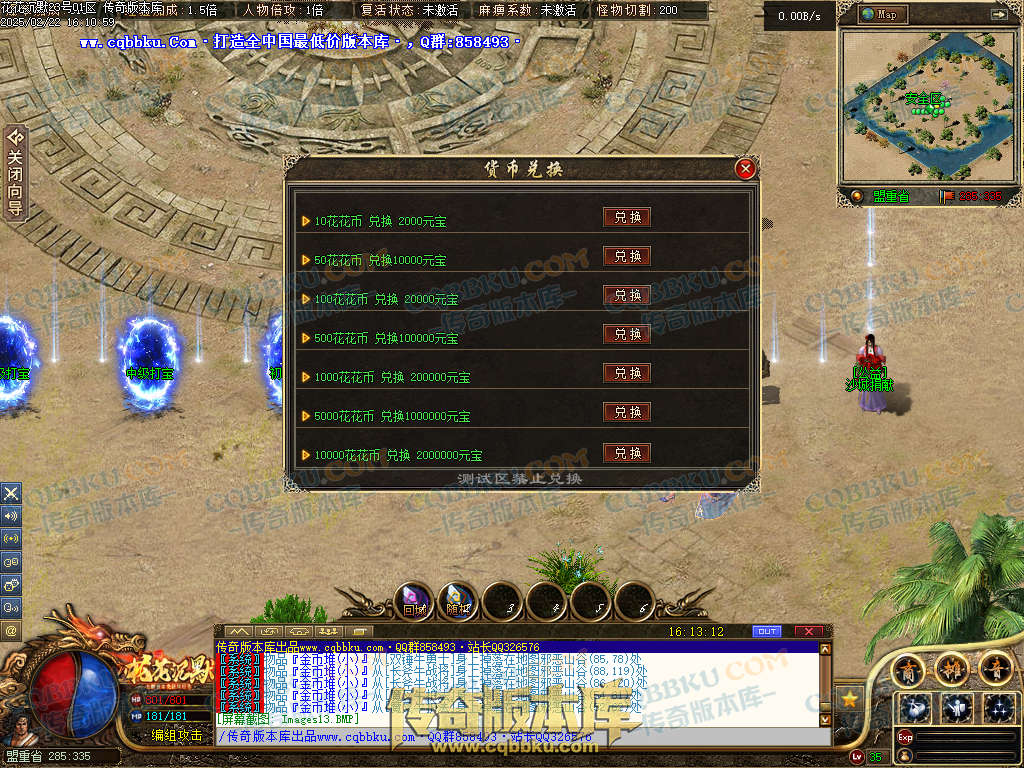Click the gold star button

point(850,699)
